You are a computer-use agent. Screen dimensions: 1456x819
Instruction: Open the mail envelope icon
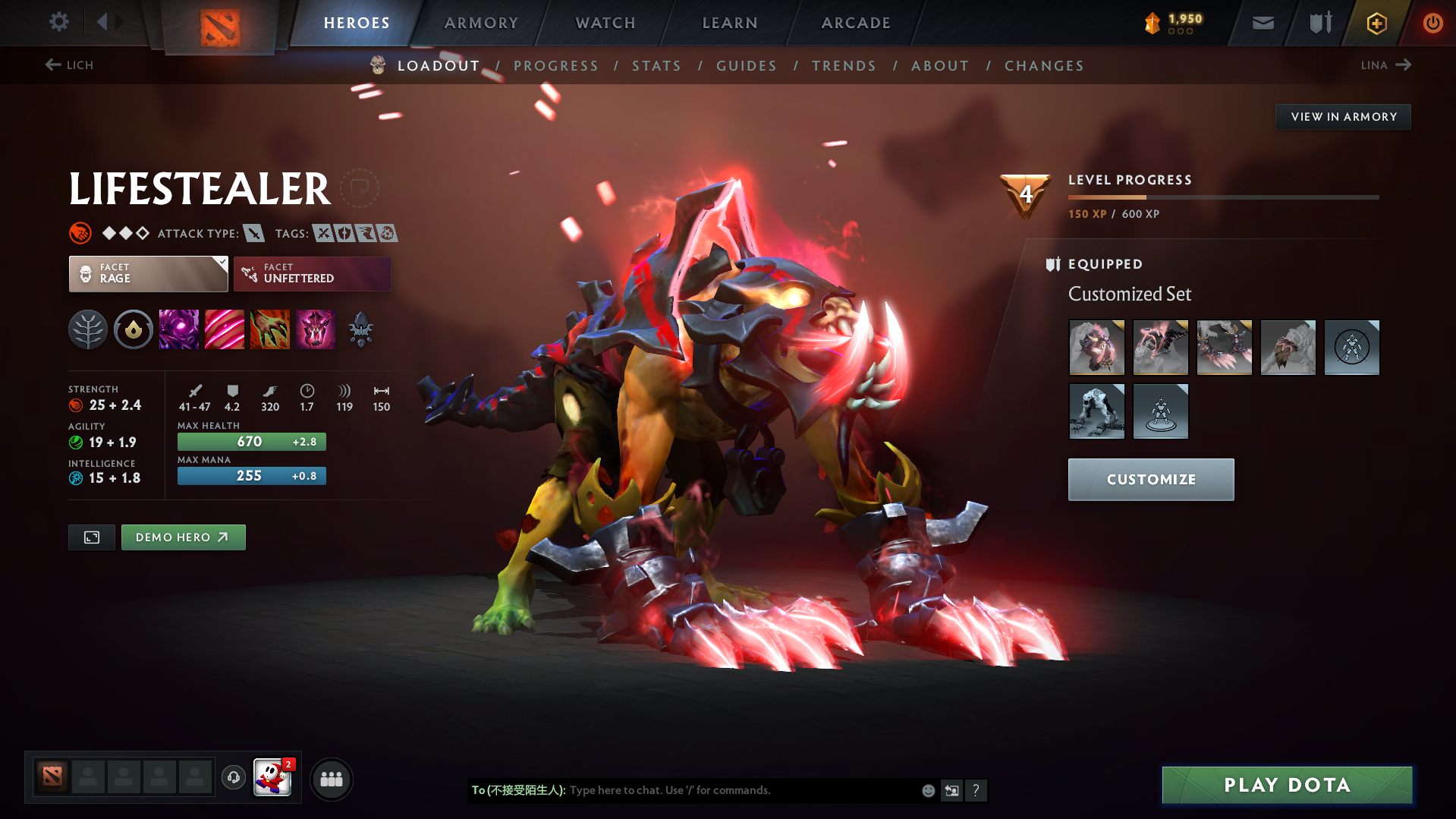click(x=1262, y=23)
